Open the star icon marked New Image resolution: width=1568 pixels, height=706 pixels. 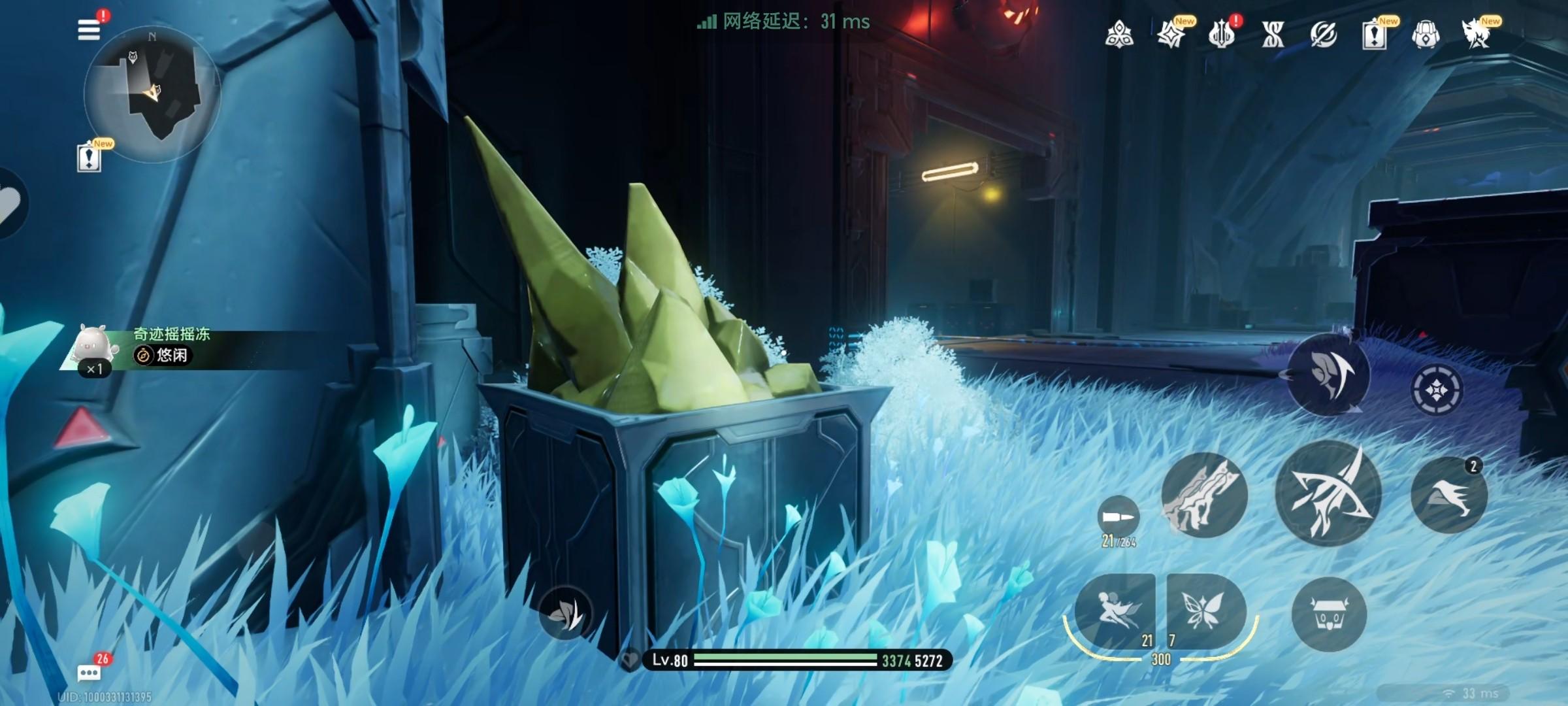[x=1171, y=34]
